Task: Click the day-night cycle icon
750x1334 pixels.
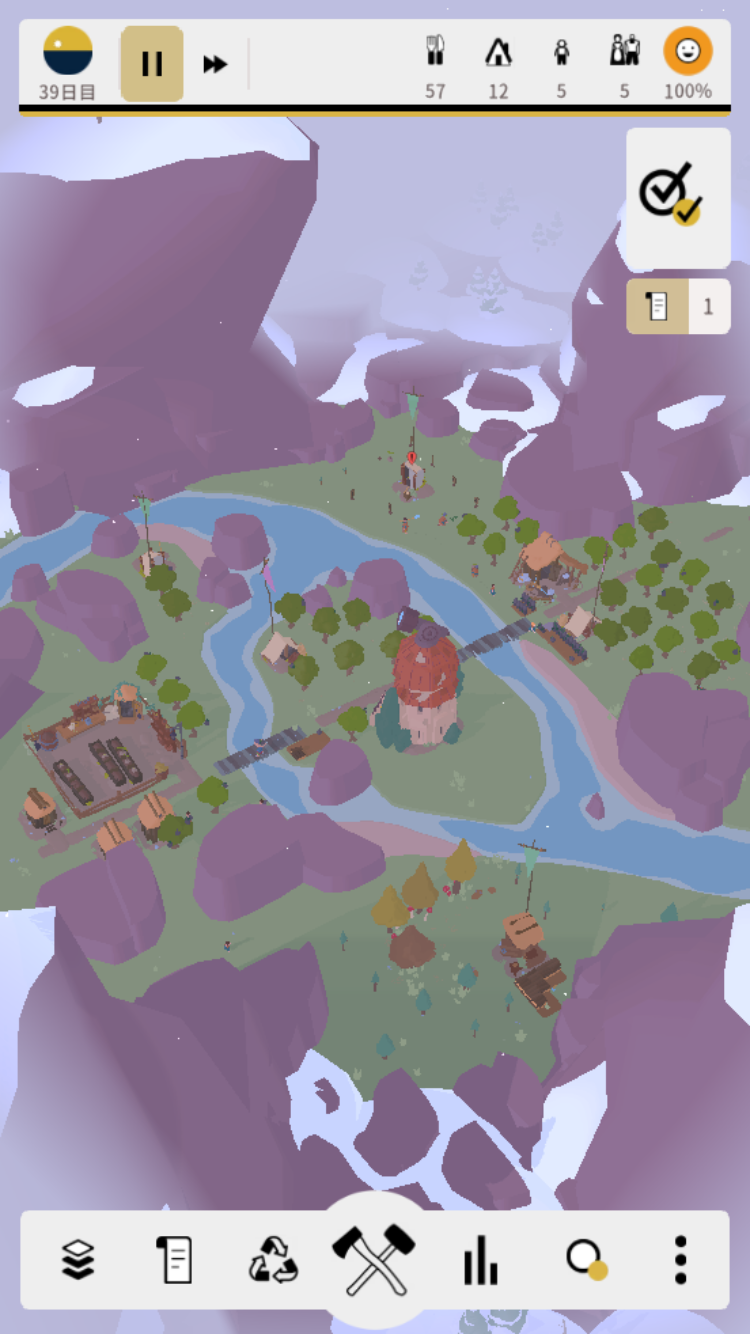Action: click(x=68, y=52)
